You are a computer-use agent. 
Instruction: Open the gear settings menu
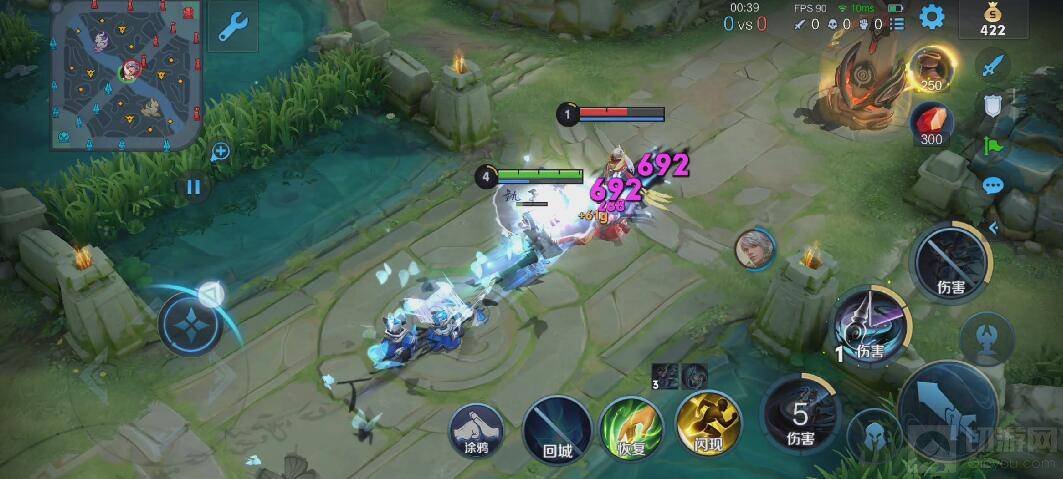(x=932, y=17)
